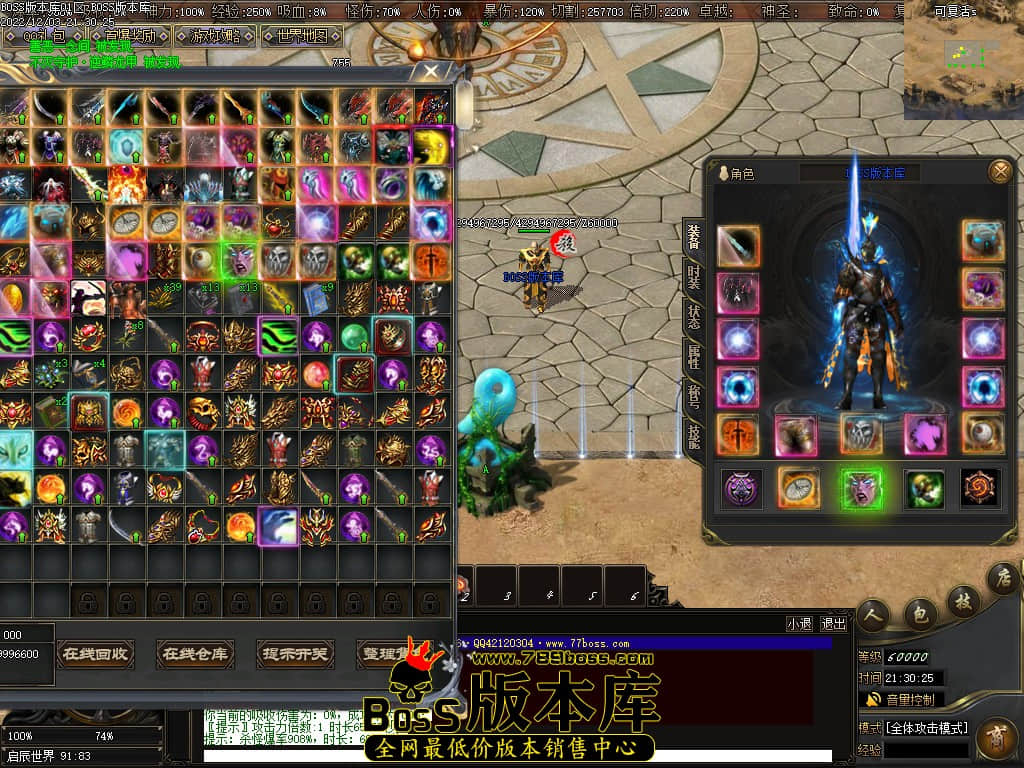This screenshot has height=768, width=1024.
Task: Close the inventory bag window
Action: [431, 72]
